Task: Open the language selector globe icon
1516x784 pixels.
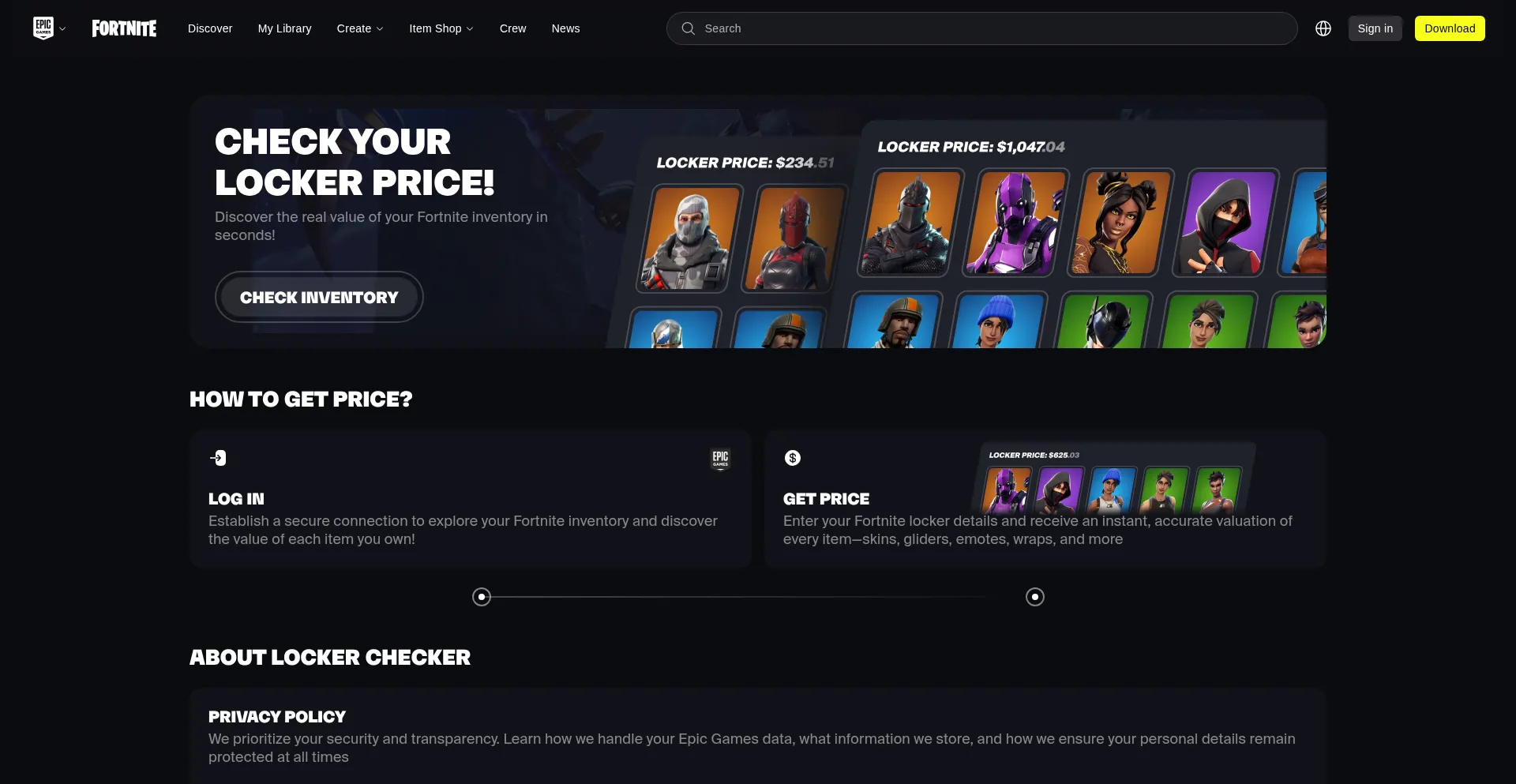Action: click(x=1323, y=28)
